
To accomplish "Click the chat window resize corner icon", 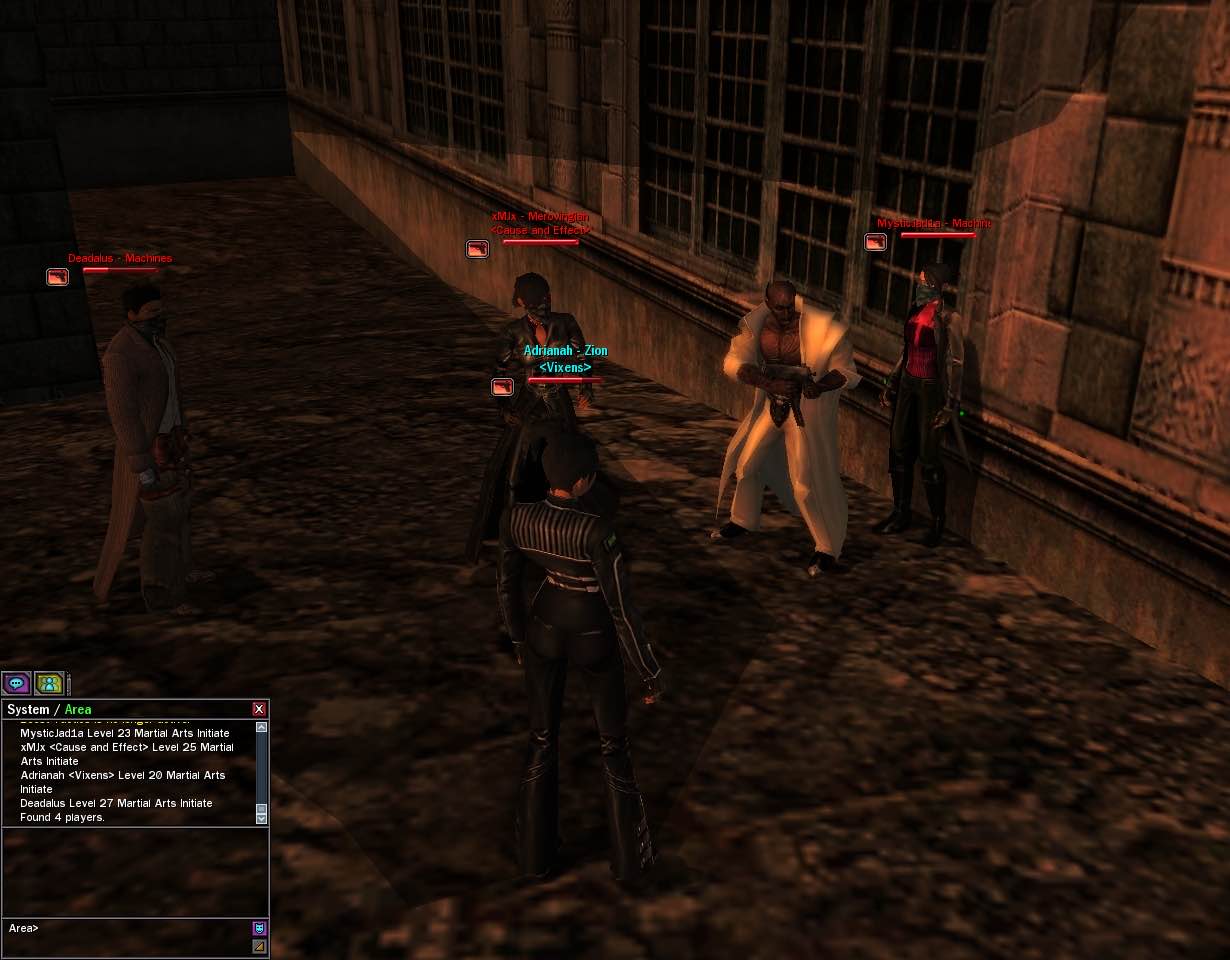I will (259, 946).
